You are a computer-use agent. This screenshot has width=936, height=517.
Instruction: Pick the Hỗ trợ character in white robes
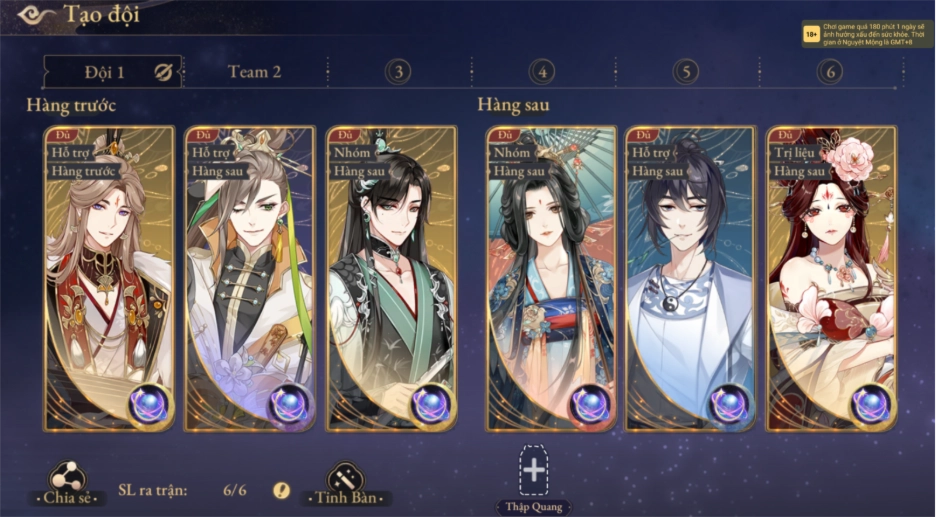(690, 278)
